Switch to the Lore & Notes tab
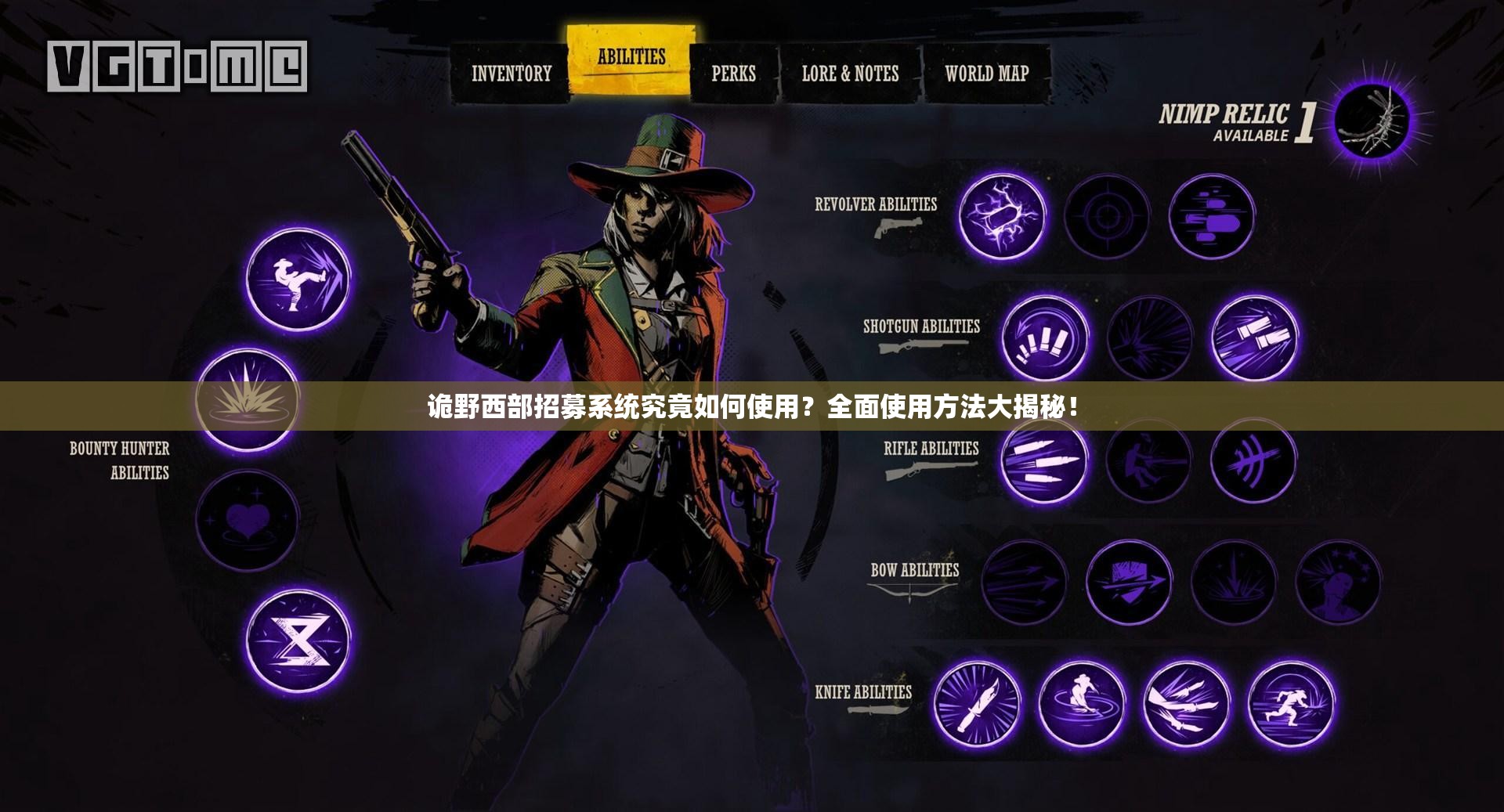Screen dimensions: 1504x812 (850, 74)
